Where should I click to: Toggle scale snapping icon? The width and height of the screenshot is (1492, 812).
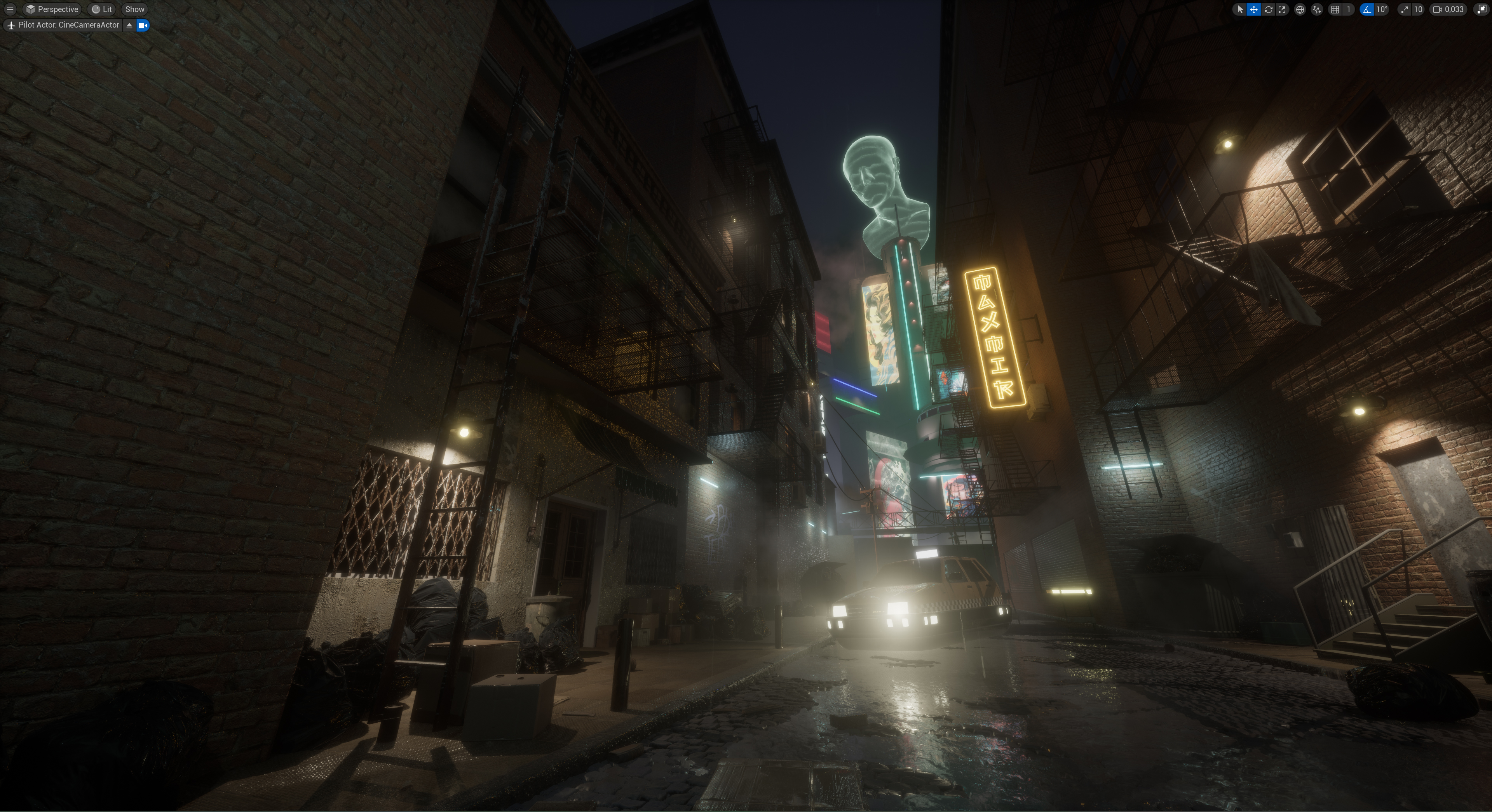point(1405,9)
